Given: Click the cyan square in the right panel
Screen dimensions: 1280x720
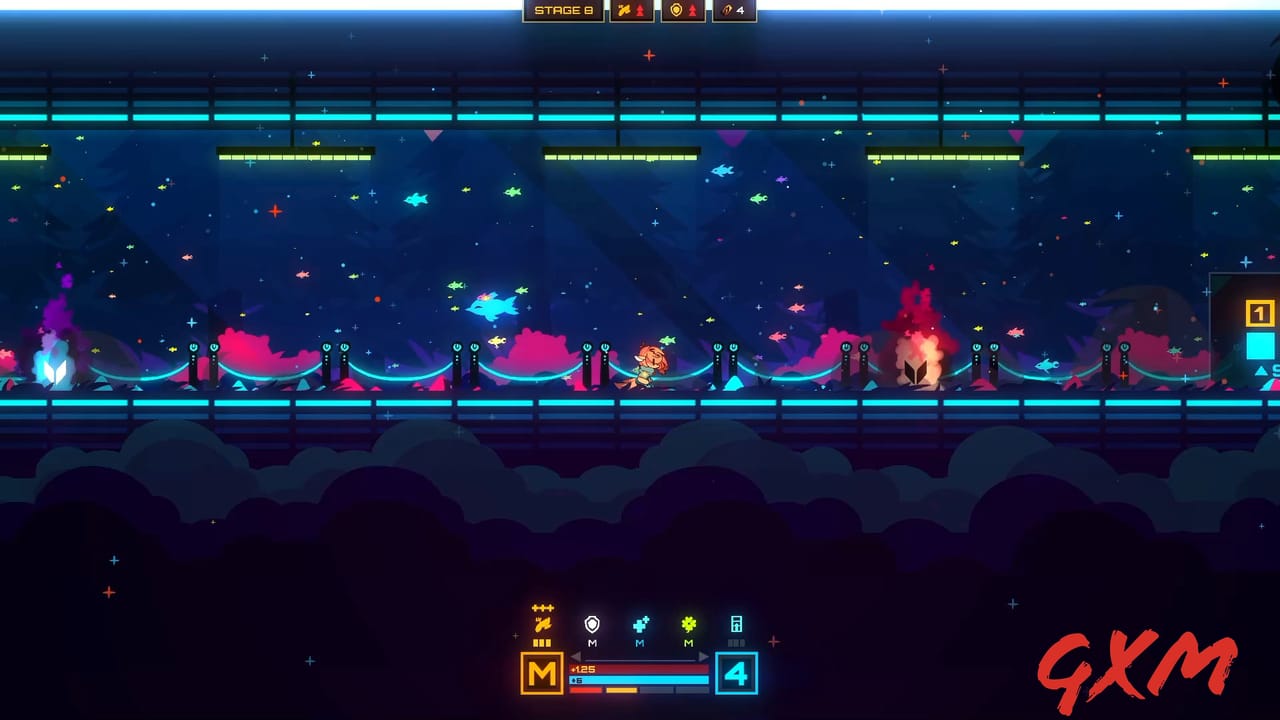Looking at the screenshot, I should coord(1260,346).
